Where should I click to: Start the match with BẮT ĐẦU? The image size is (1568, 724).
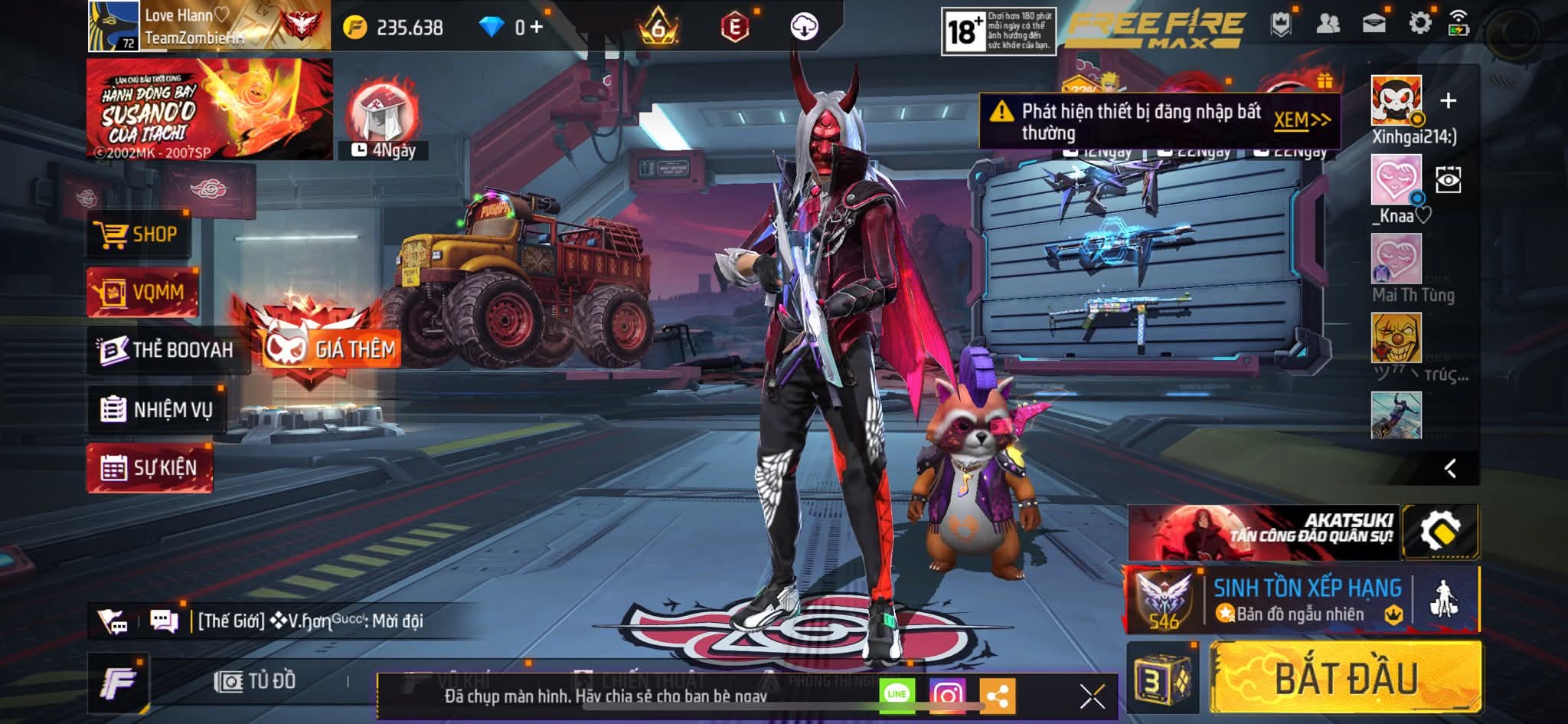coord(1345,679)
